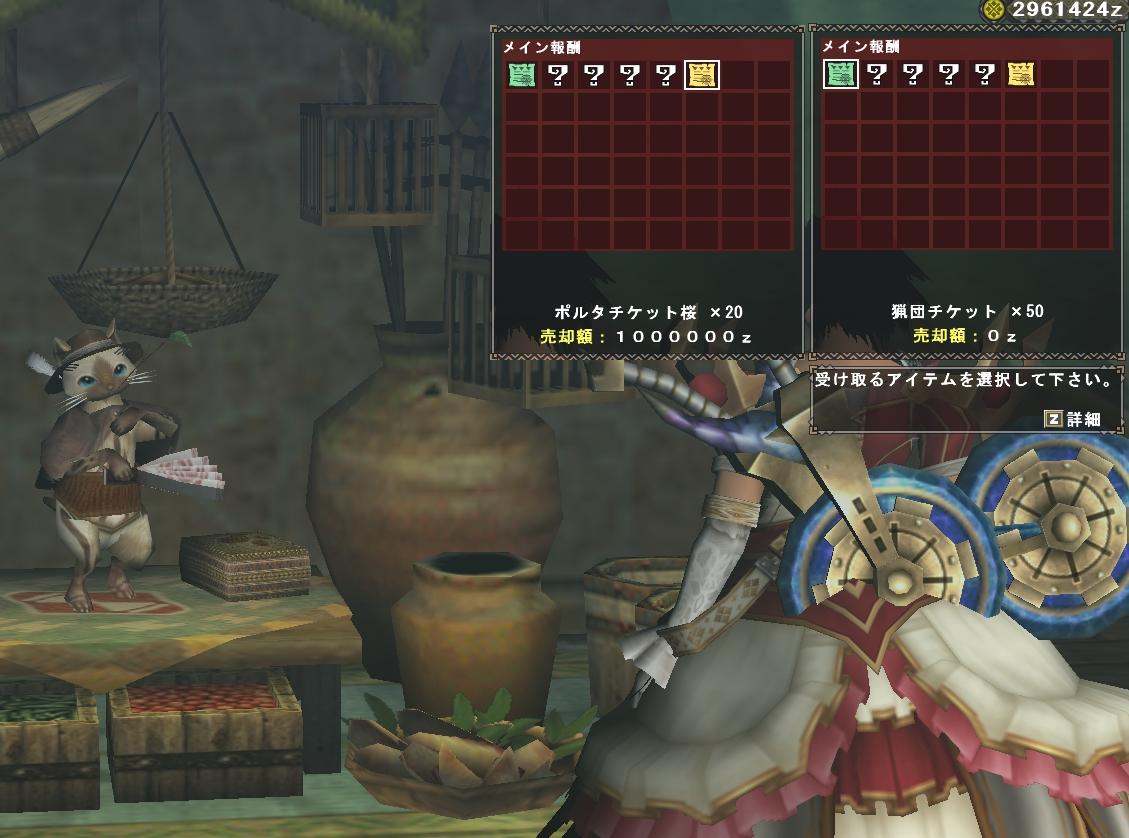
Task: Pick the highlighted green 猟団チケット reward
Action: click(x=840, y=74)
